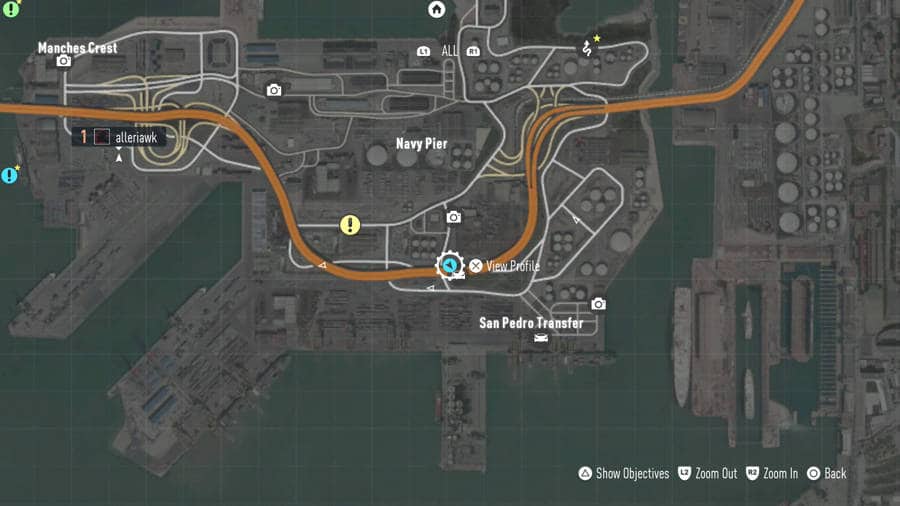The width and height of the screenshot is (900, 506).
Task: Select the green exclamation marker
Action: tap(11, 11)
